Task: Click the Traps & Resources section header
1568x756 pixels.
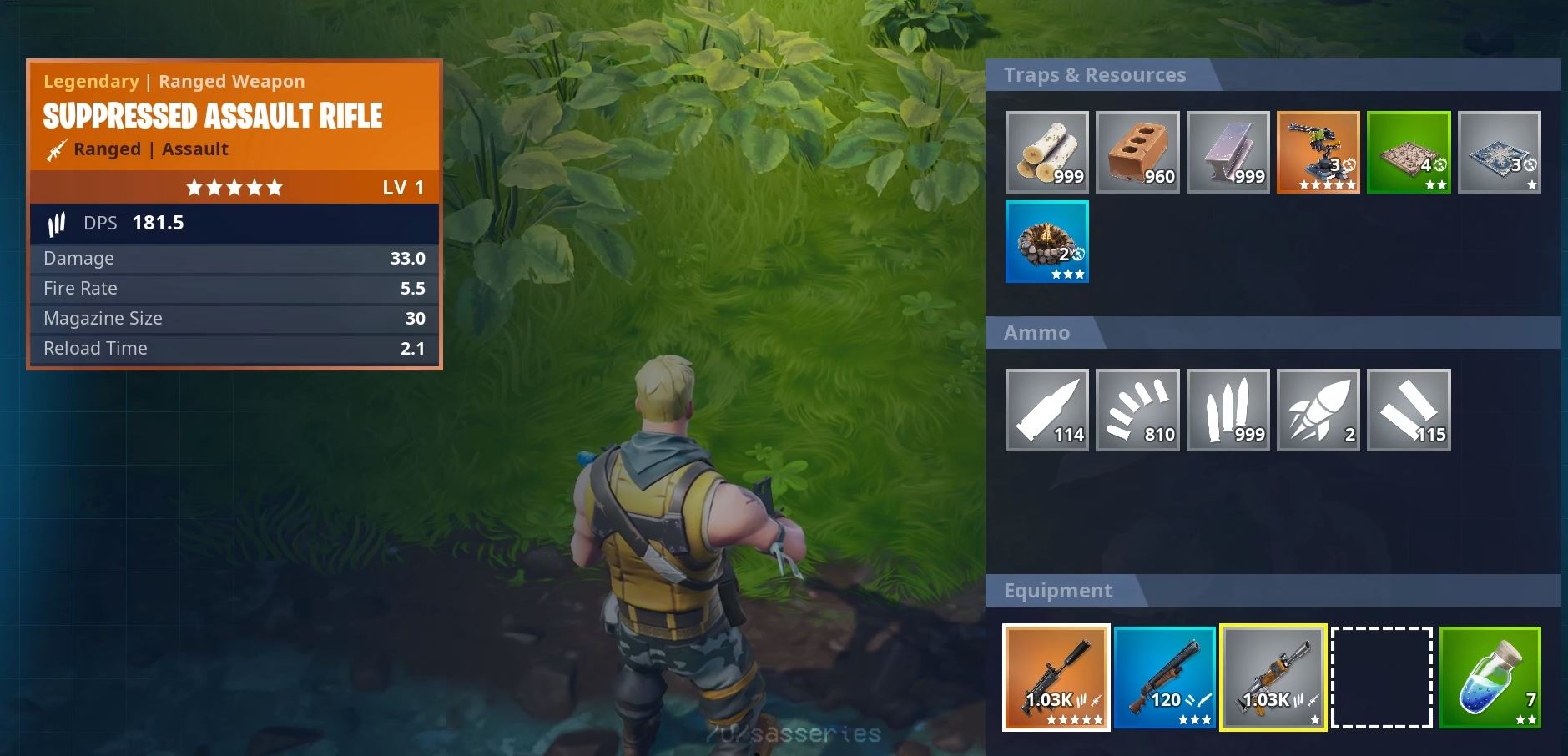Action: click(1094, 74)
